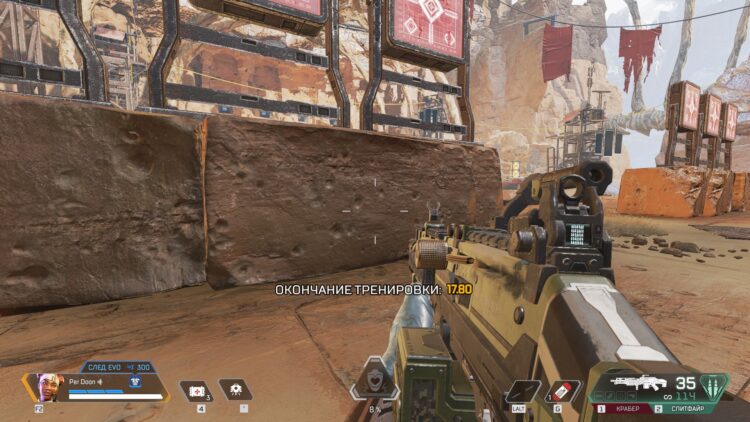The image size is (750, 422).
Task: Click the legend perk badge beside name
Action: pyautogui.click(x=133, y=380)
